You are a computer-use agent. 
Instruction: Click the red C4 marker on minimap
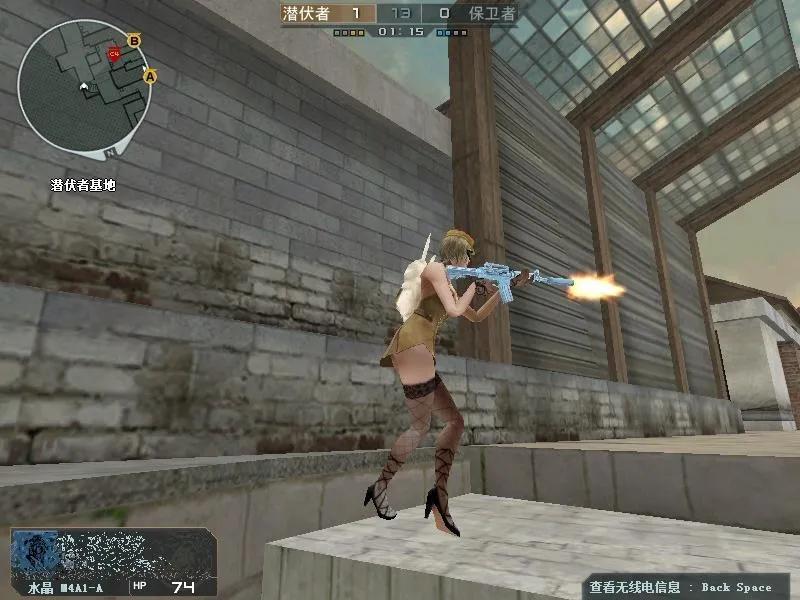point(114,53)
